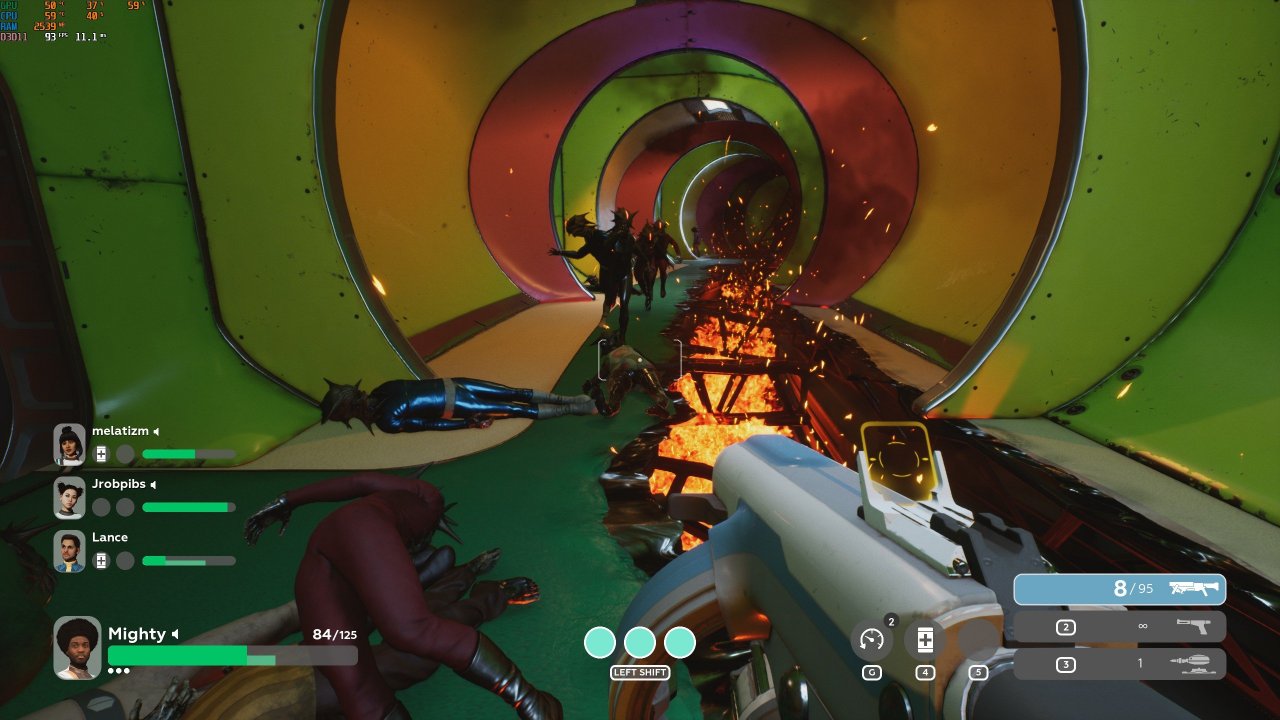Viewport: 1280px width, 720px height.
Task: Use the medkit item icon
Action: click(x=925, y=640)
